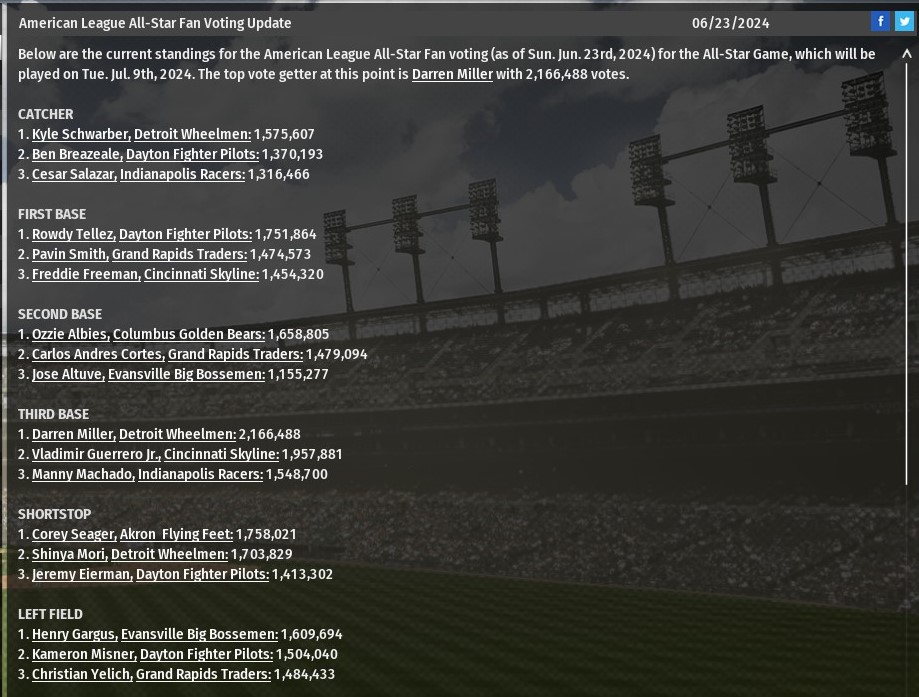The width and height of the screenshot is (919, 697).
Task: Select Cesar Salazar's player link
Action: pyautogui.click(x=74, y=174)
